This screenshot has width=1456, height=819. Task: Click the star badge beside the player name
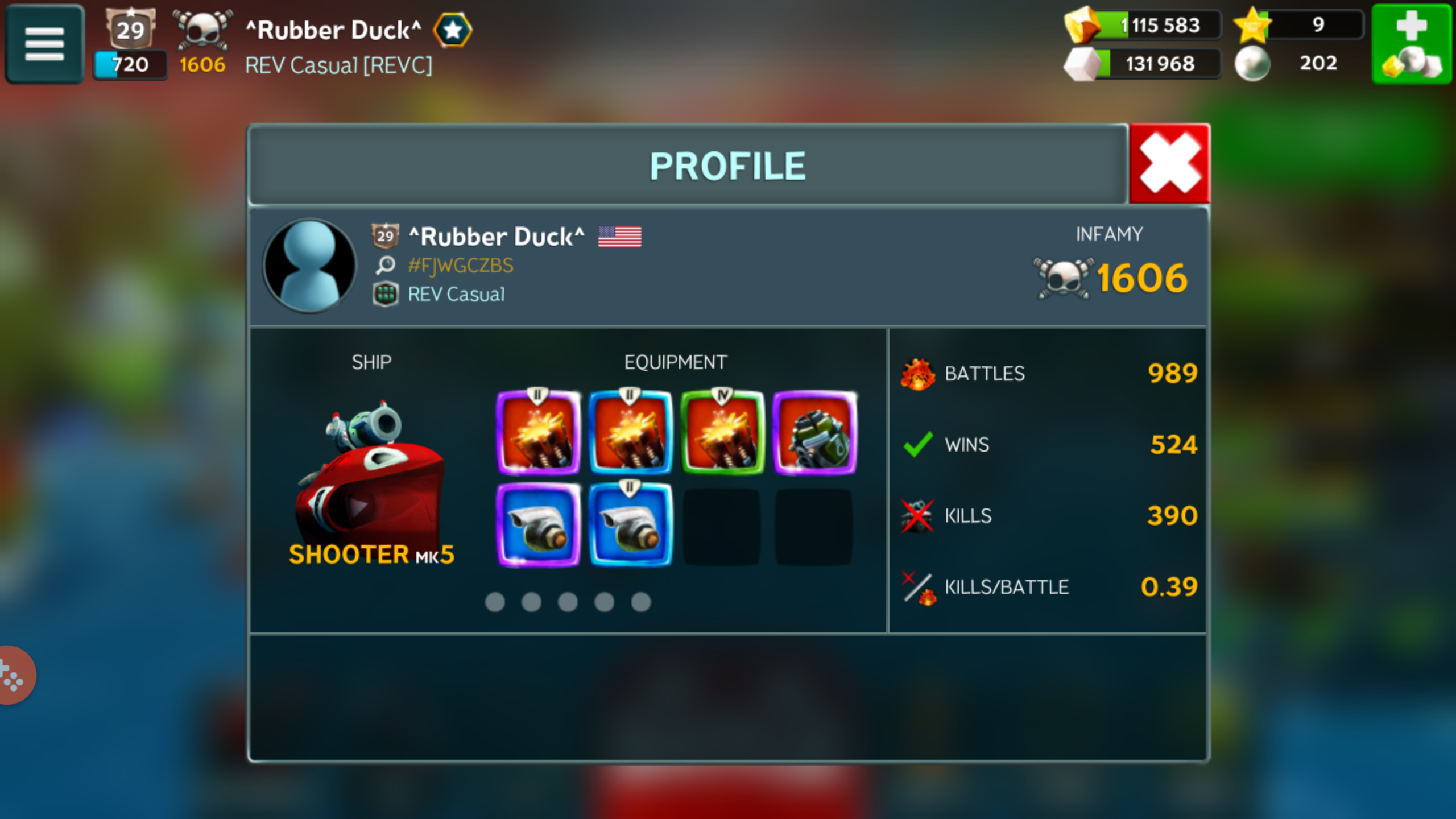453,30
